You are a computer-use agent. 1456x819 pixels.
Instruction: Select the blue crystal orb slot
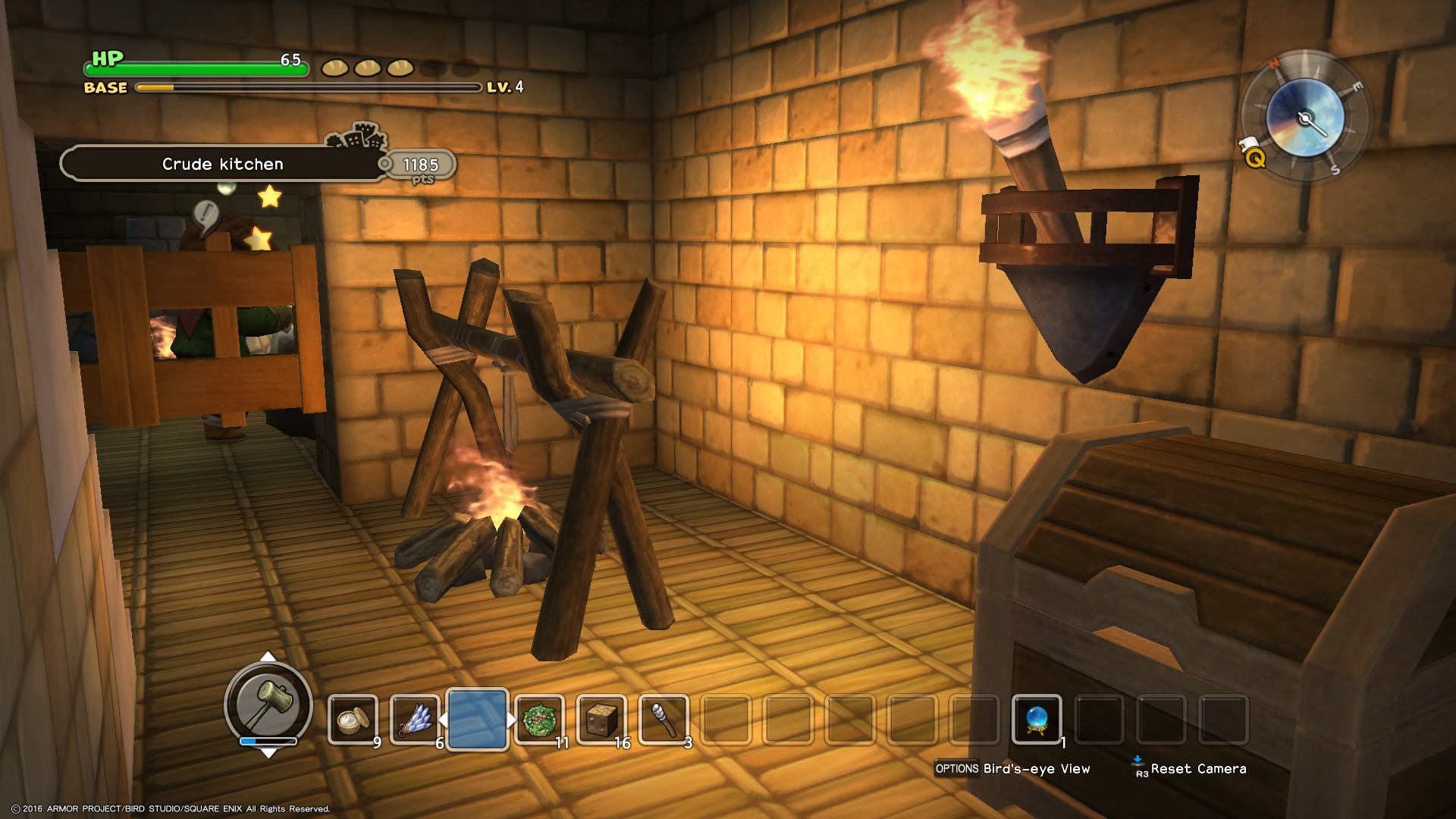point(1037,719)
